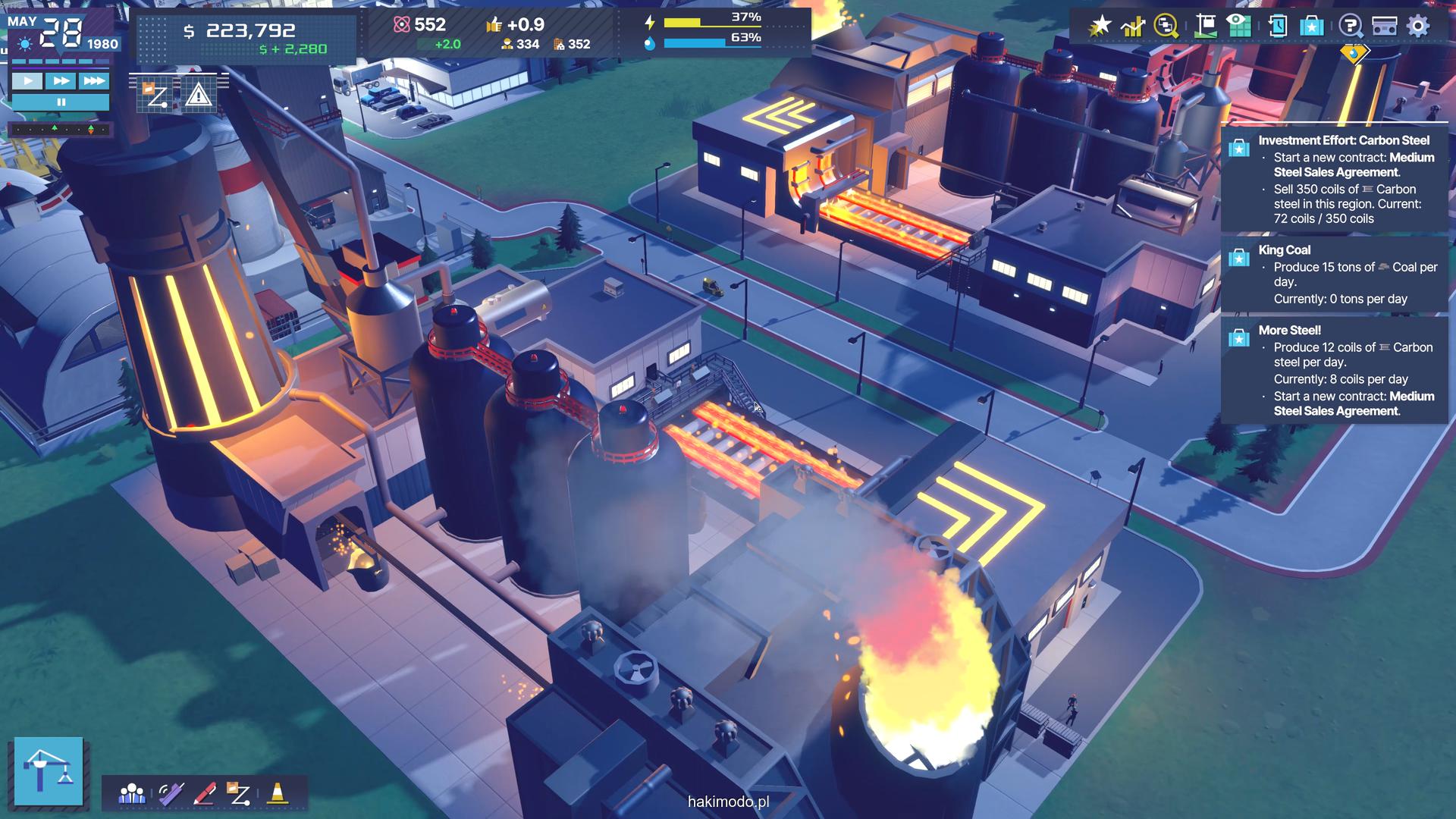Set game speed to double fast-forward
Screen dimensions: 1456x819
(61, 80)
